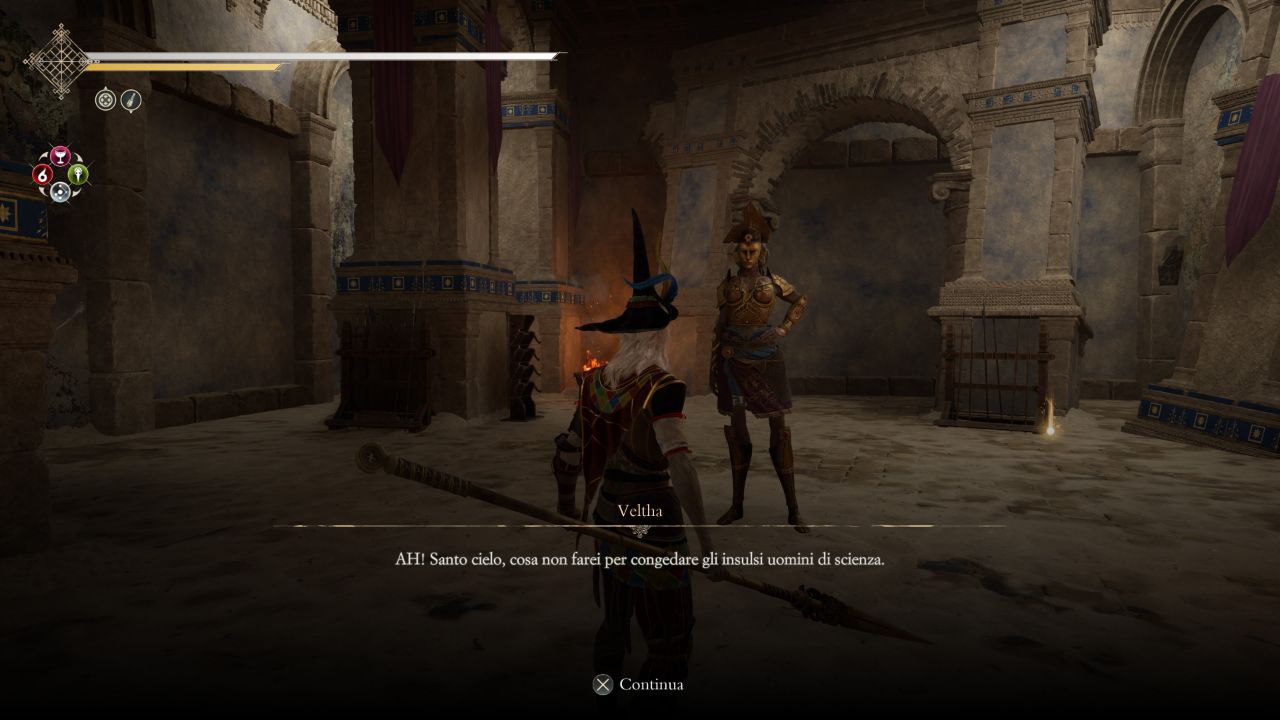Click the four-petal knot status icon
The height and width of the screenshot is (720, 1280).
pyautogui.click(x=106, y=99)
